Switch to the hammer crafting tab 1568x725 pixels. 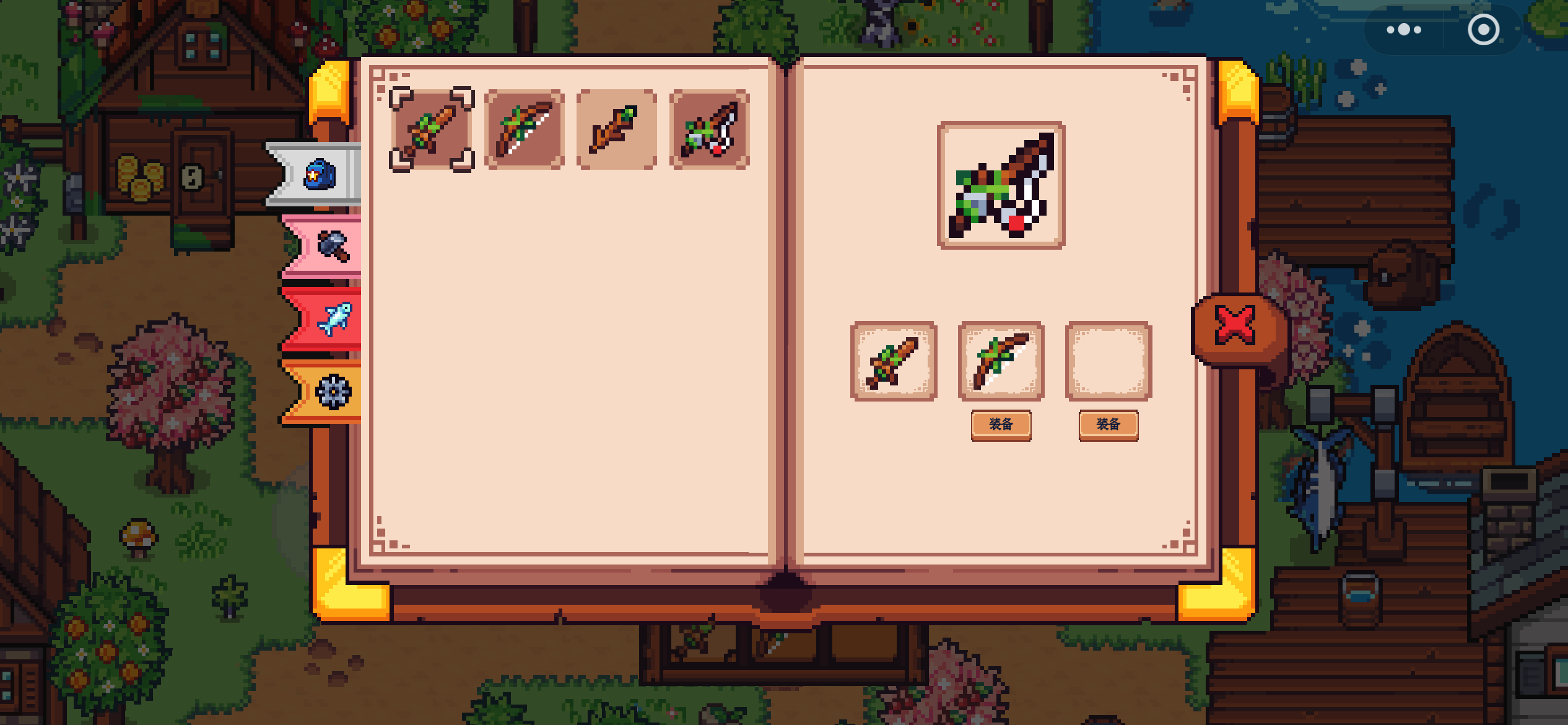point(333,246)
